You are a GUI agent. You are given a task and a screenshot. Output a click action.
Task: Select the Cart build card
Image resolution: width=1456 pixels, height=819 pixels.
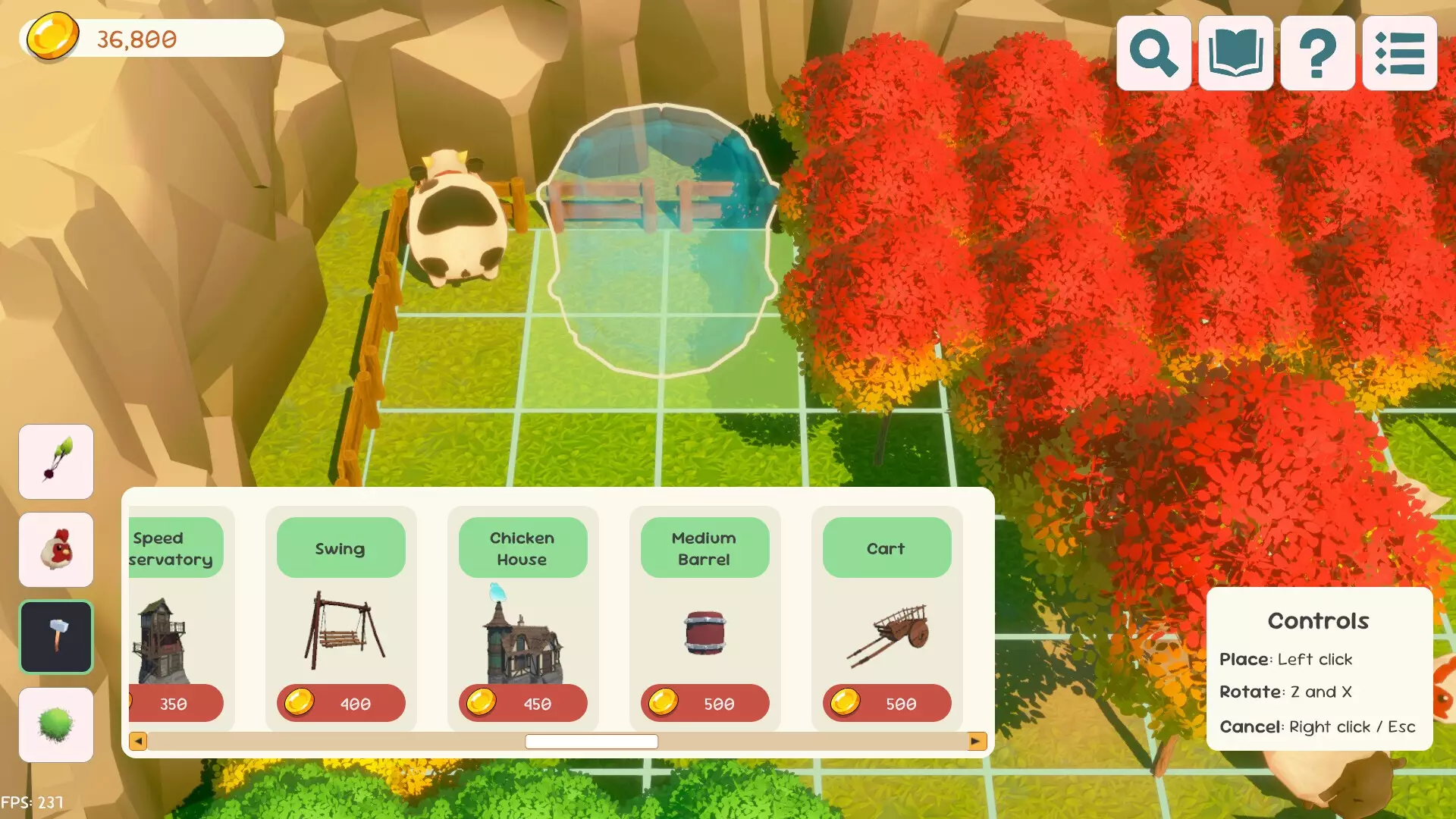[886, 618]
